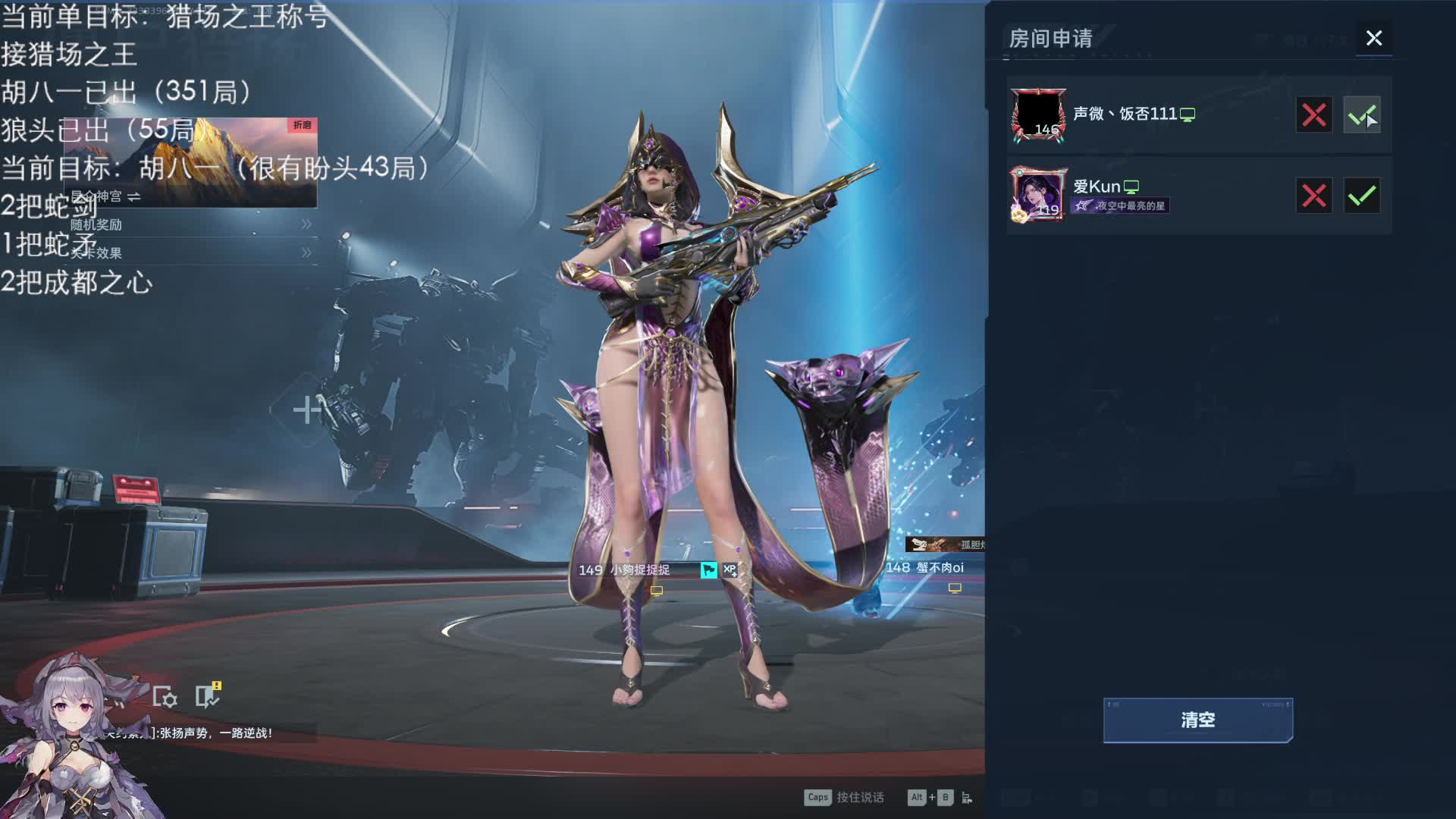Viewport: 1456px width, 819px height.
Task: Open 声微丶饭否111's avatar profile
Action: click(x=1037, y=115)
